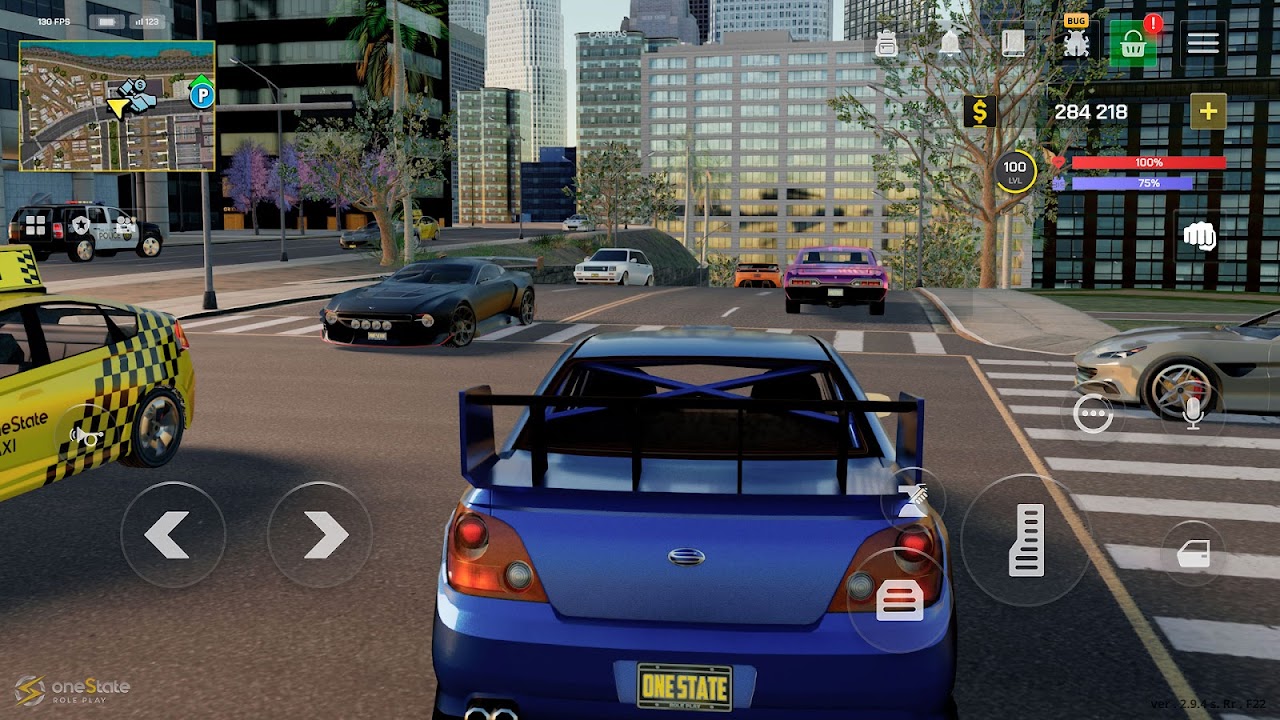Viewport: 1280px width, 720px height.
Task: Activate the seat belt button
Action: click(912, 499)
